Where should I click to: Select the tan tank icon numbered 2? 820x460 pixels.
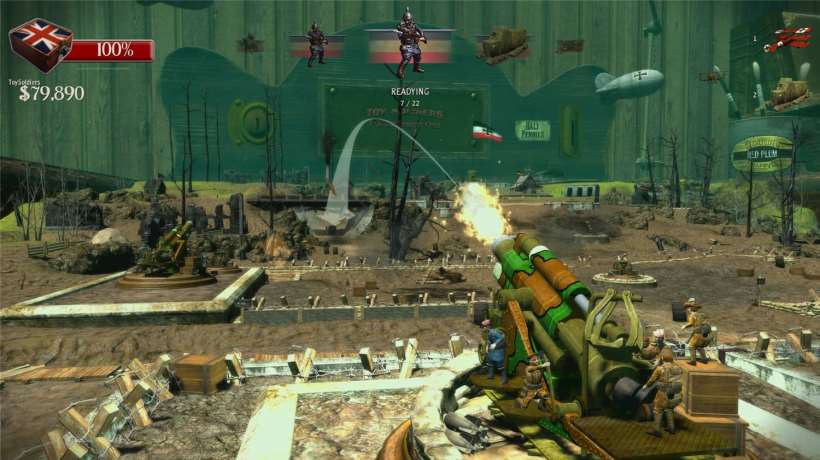point(787,94)
